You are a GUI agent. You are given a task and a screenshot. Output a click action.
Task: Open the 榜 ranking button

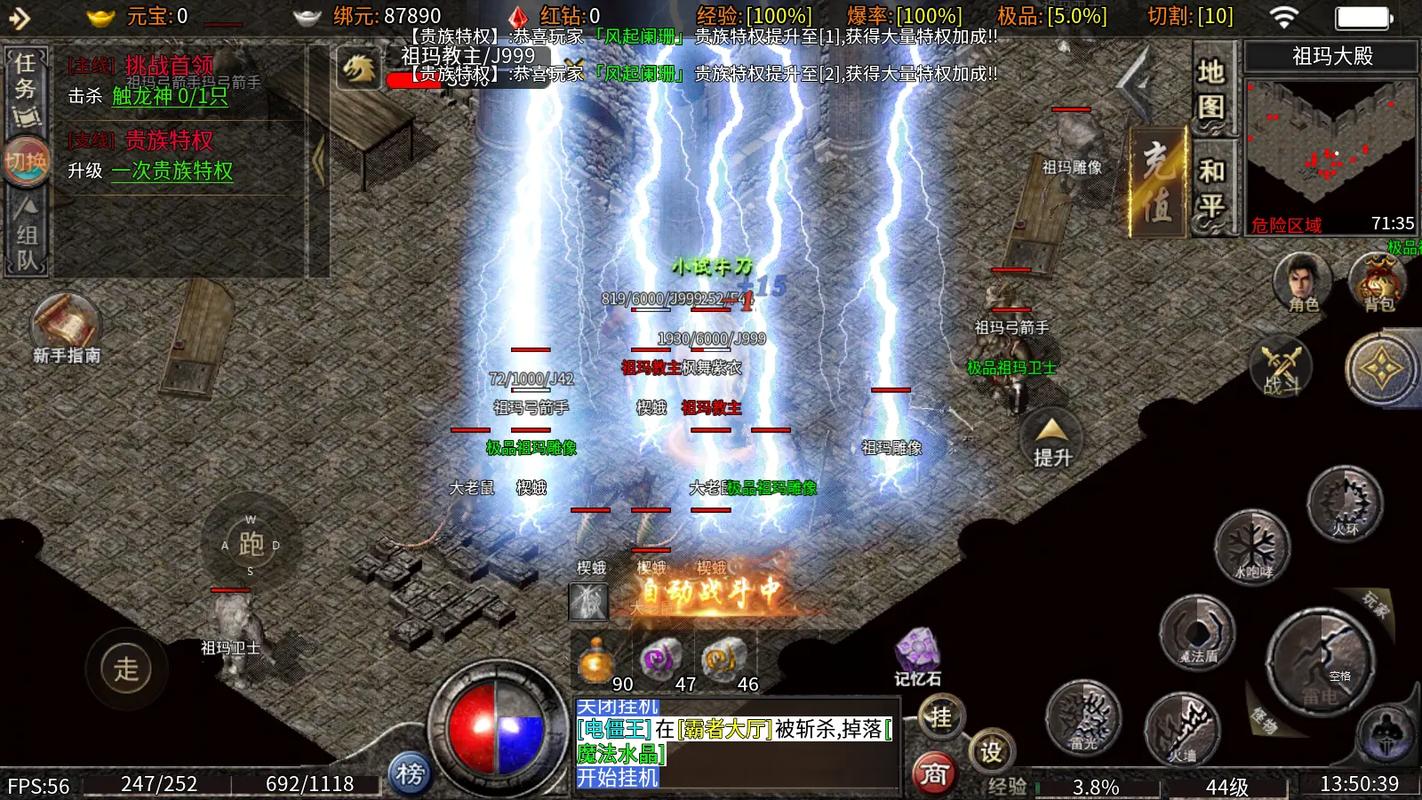pyautogui.click(x=409, y=772)
